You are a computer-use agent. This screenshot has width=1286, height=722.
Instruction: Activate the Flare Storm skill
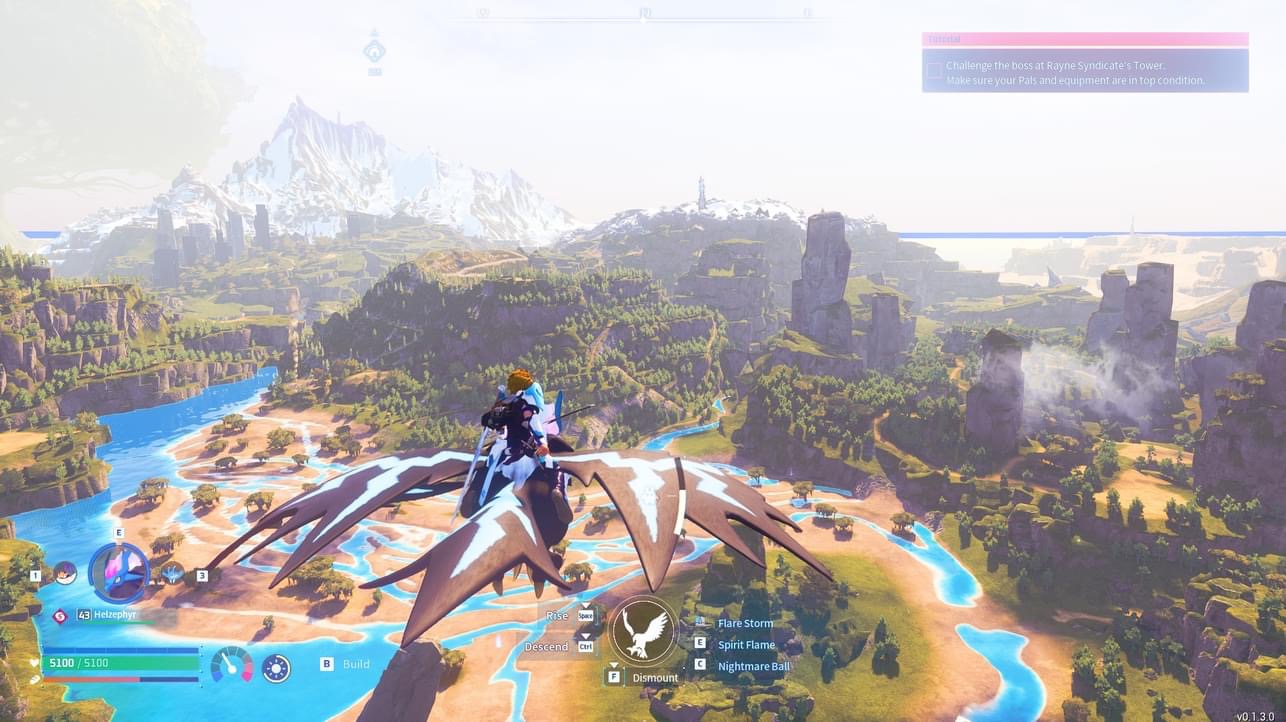tap(745, 623)
